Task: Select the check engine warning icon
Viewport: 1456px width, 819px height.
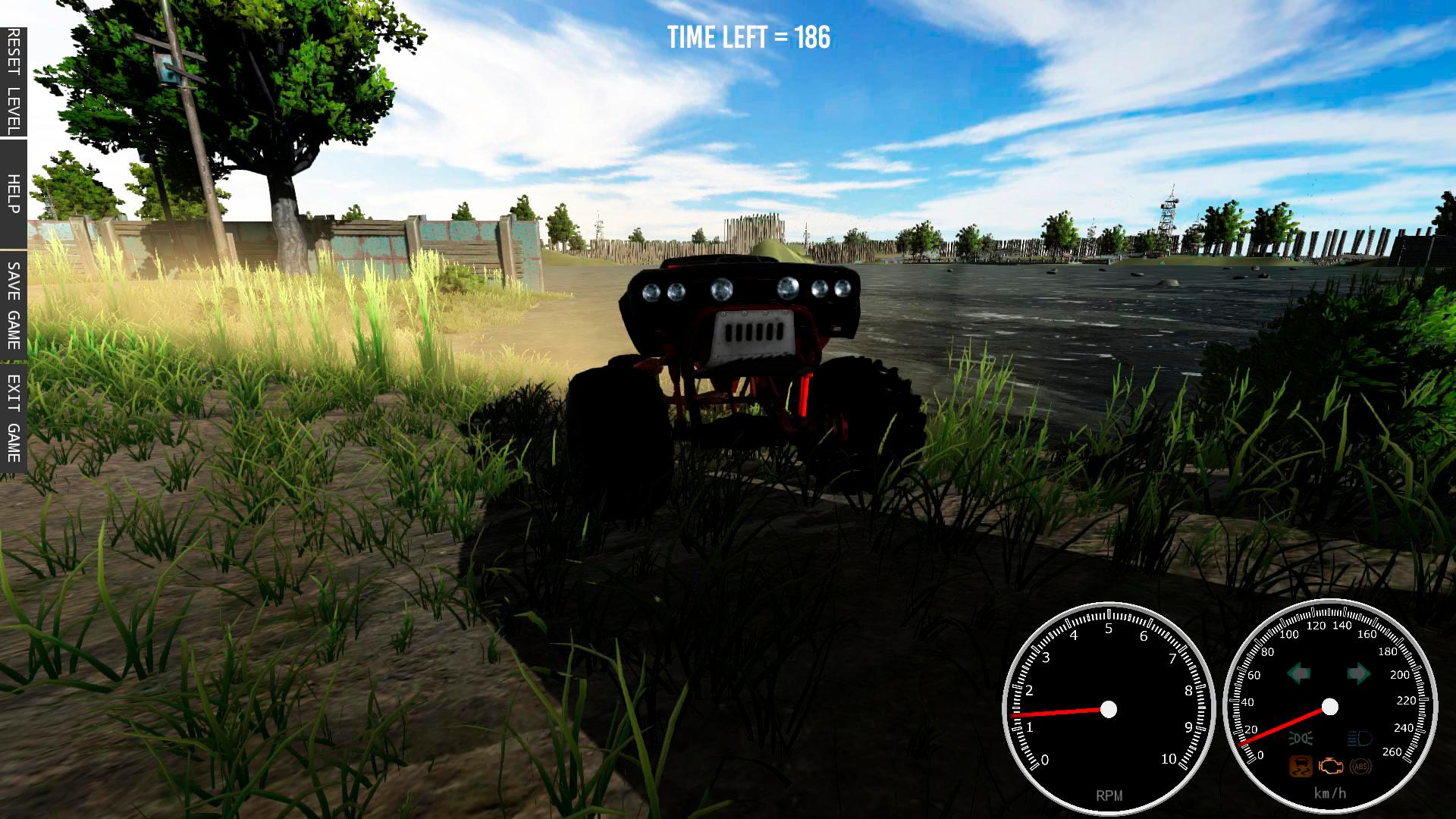Action: (x=1331, y=767)
